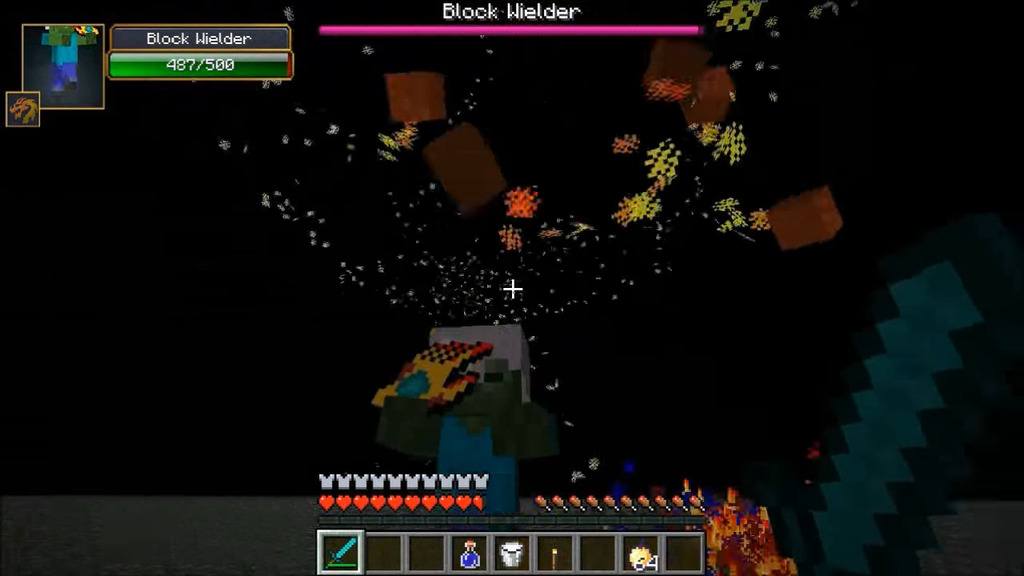Pick the yellow item stack of 64
This screenshot has width=1024, height=576.
(x=642, y=553)
